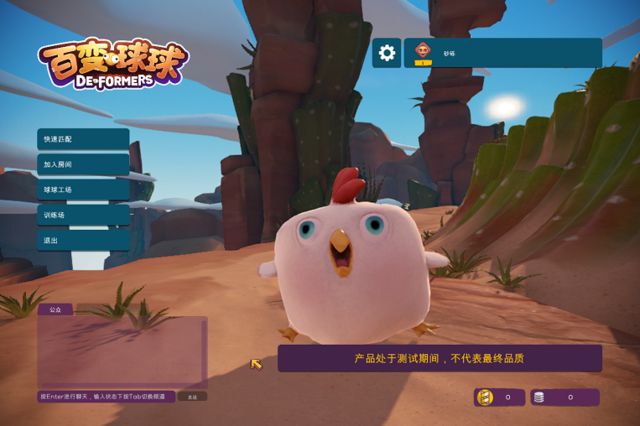The width and height of the screenshot is (640, 426).
Task: Start a quick match (快速匹配)
Action: 83,138
